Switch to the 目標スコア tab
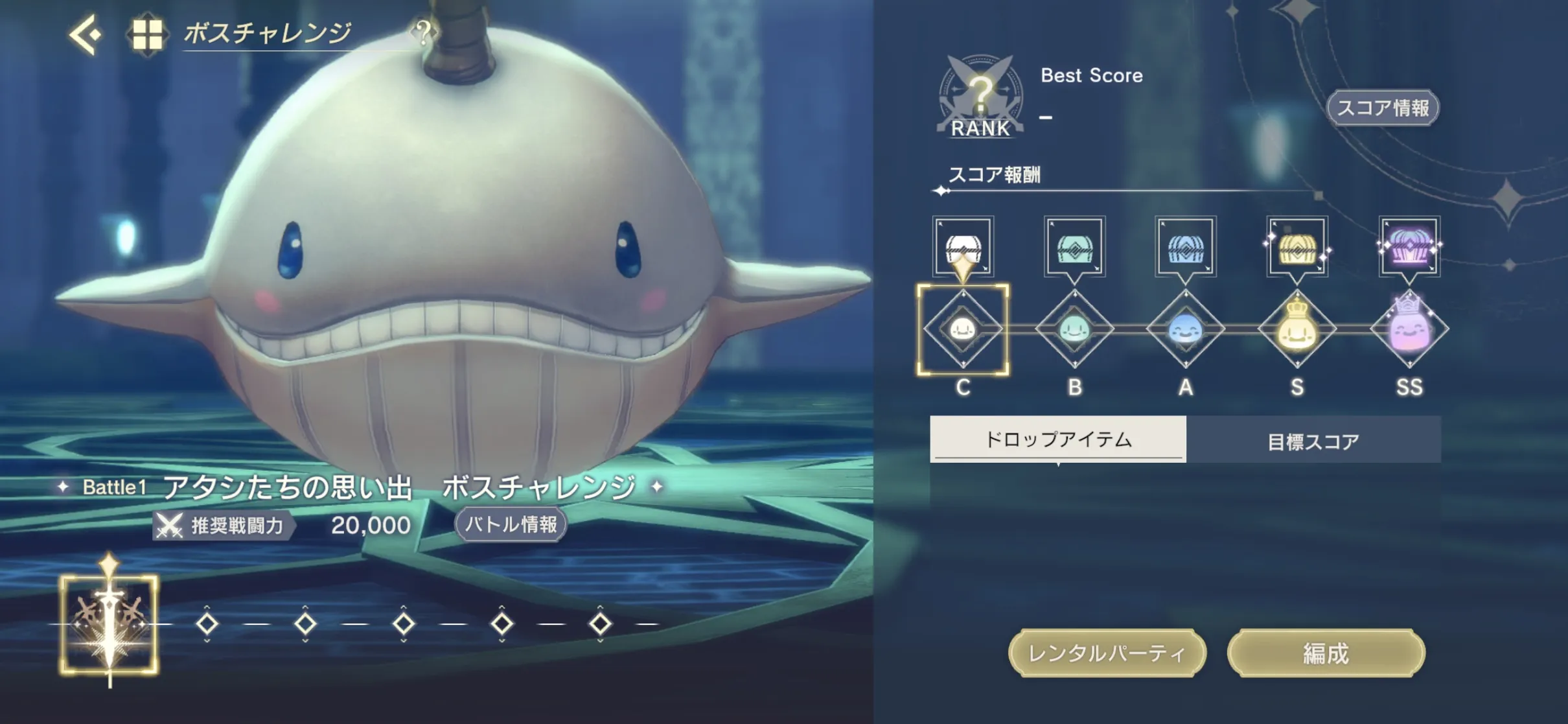 [x=1313, y=441]
